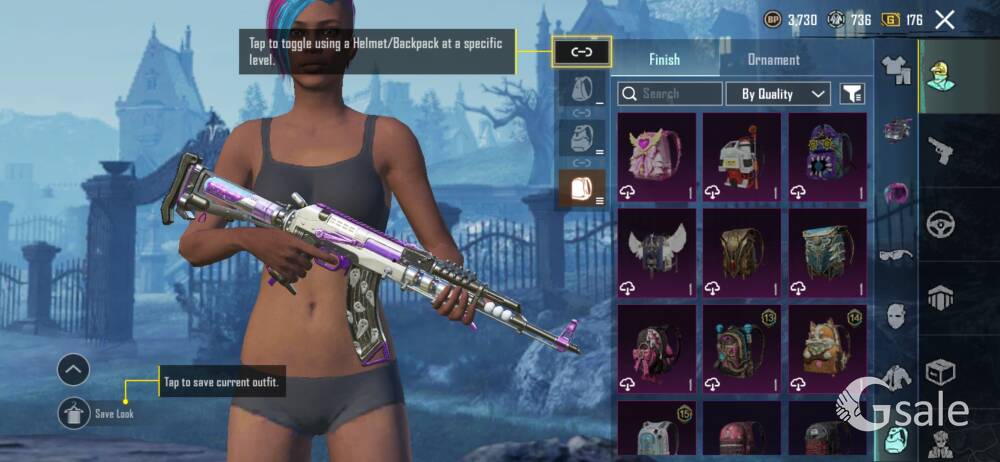Close the inventory screen with the X
This screenshot has width=1000, height=462.
click(x=944, y=19)
